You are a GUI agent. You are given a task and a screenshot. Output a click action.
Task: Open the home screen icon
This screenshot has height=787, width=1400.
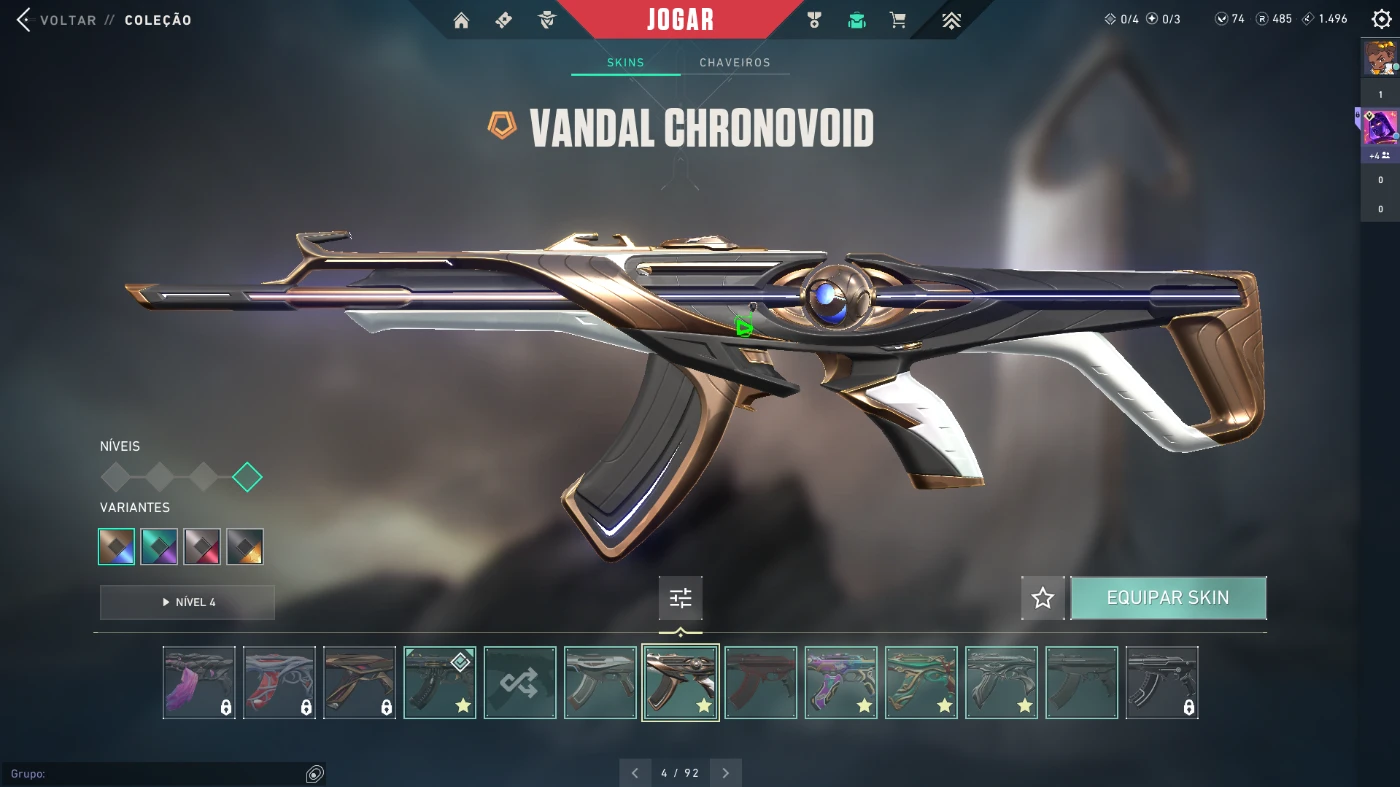tap(461, 20)
